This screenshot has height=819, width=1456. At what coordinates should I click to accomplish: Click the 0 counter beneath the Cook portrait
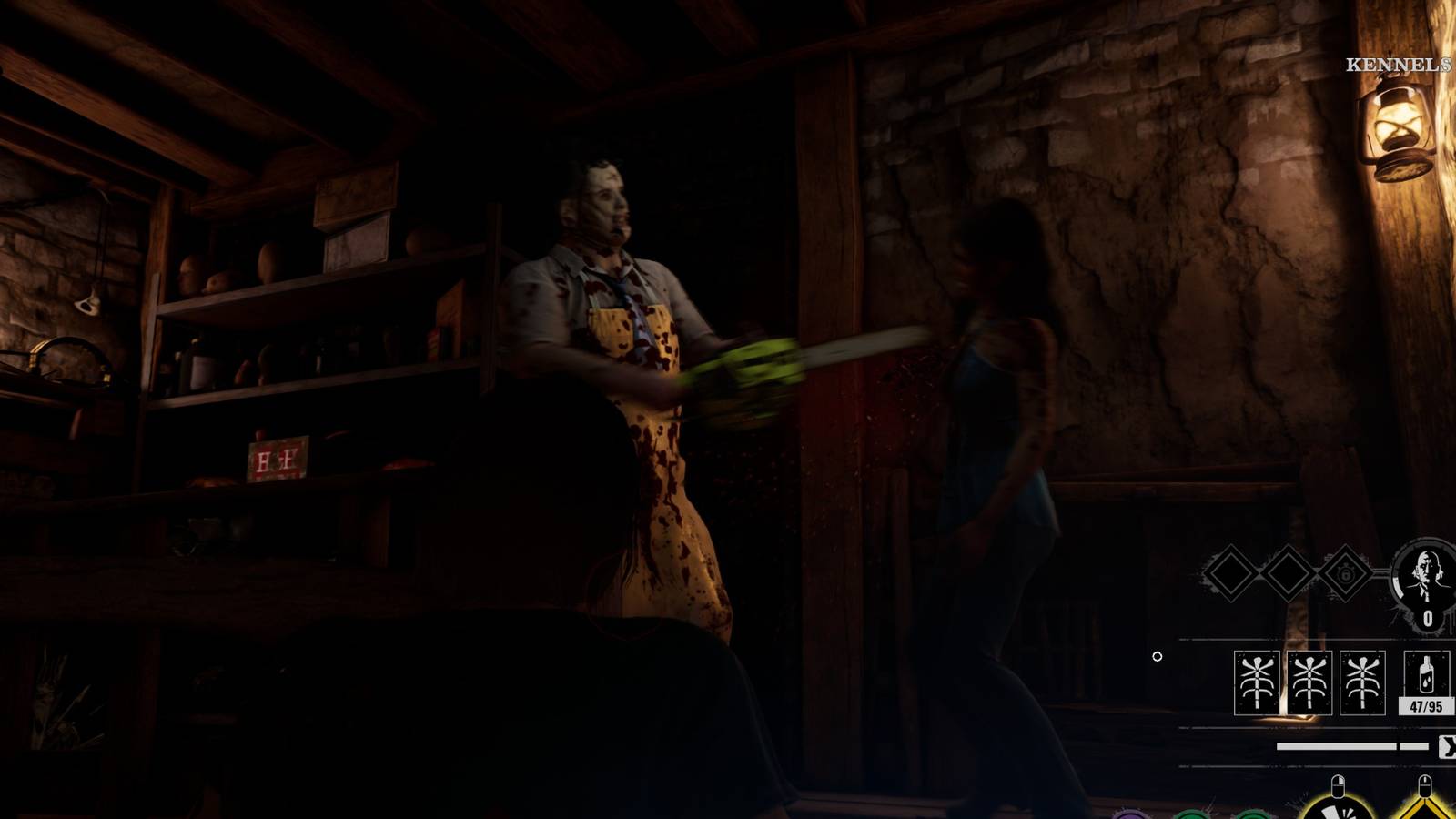coord(1429,617)
